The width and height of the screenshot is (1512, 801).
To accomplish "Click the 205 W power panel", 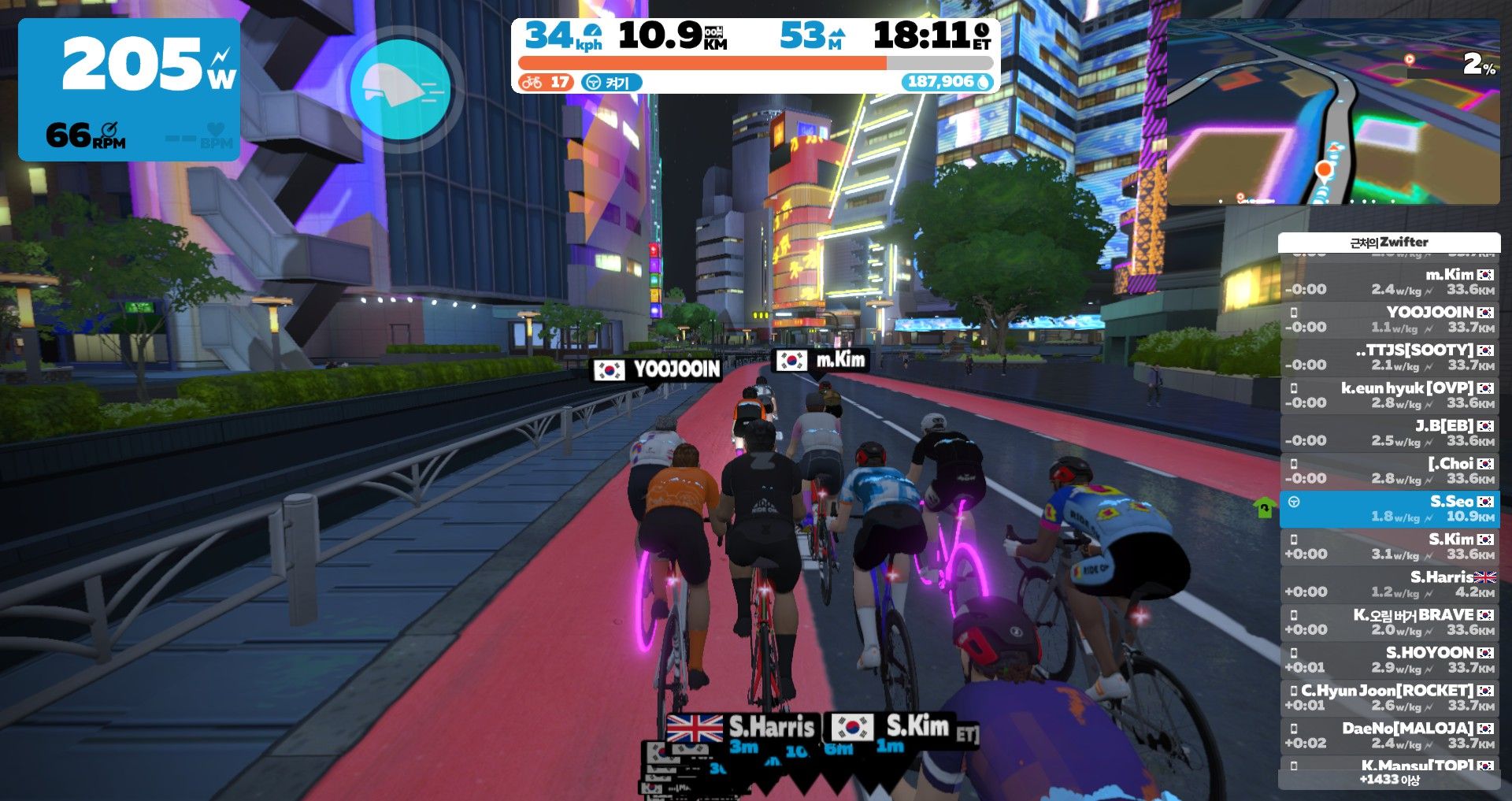I will (129, 90).
